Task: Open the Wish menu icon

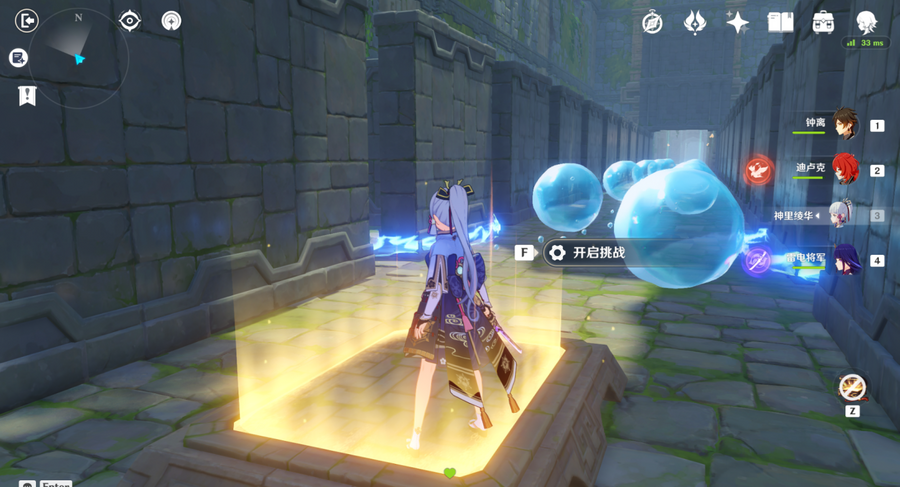Action: coord(695,23)
